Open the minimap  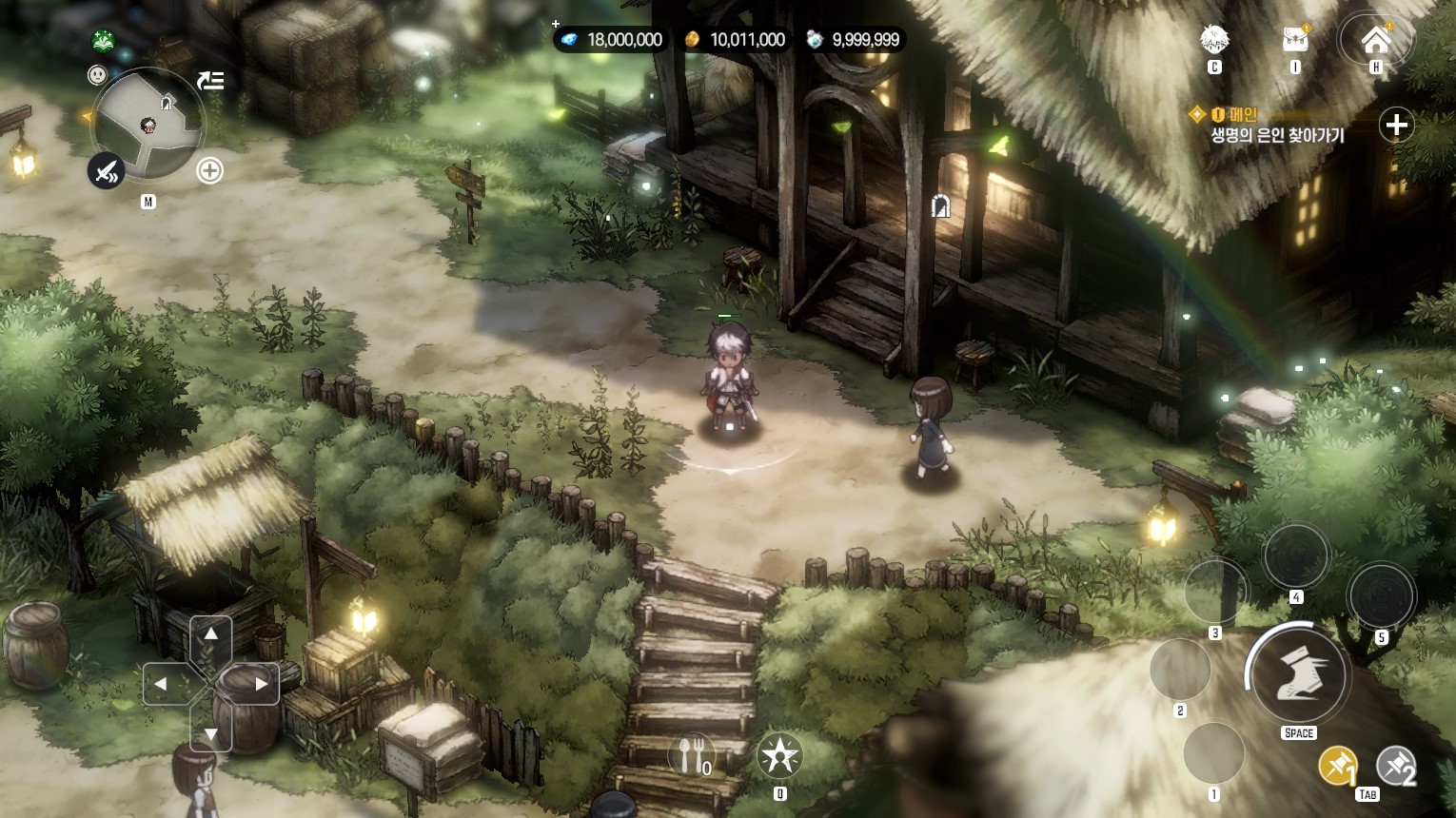point(148,124)
